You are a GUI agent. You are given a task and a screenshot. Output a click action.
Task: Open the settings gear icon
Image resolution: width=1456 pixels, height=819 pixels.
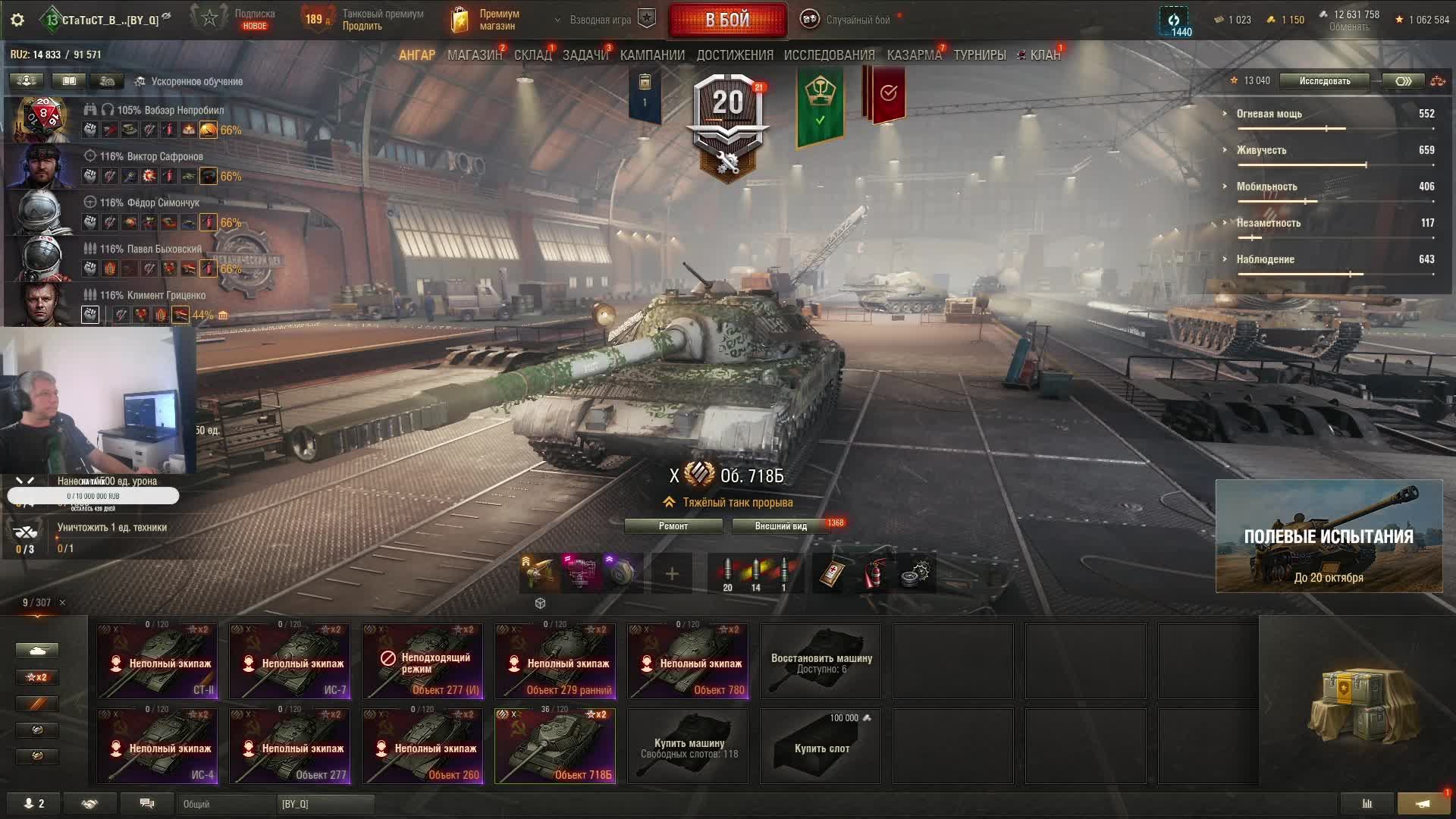pos(17,20)
